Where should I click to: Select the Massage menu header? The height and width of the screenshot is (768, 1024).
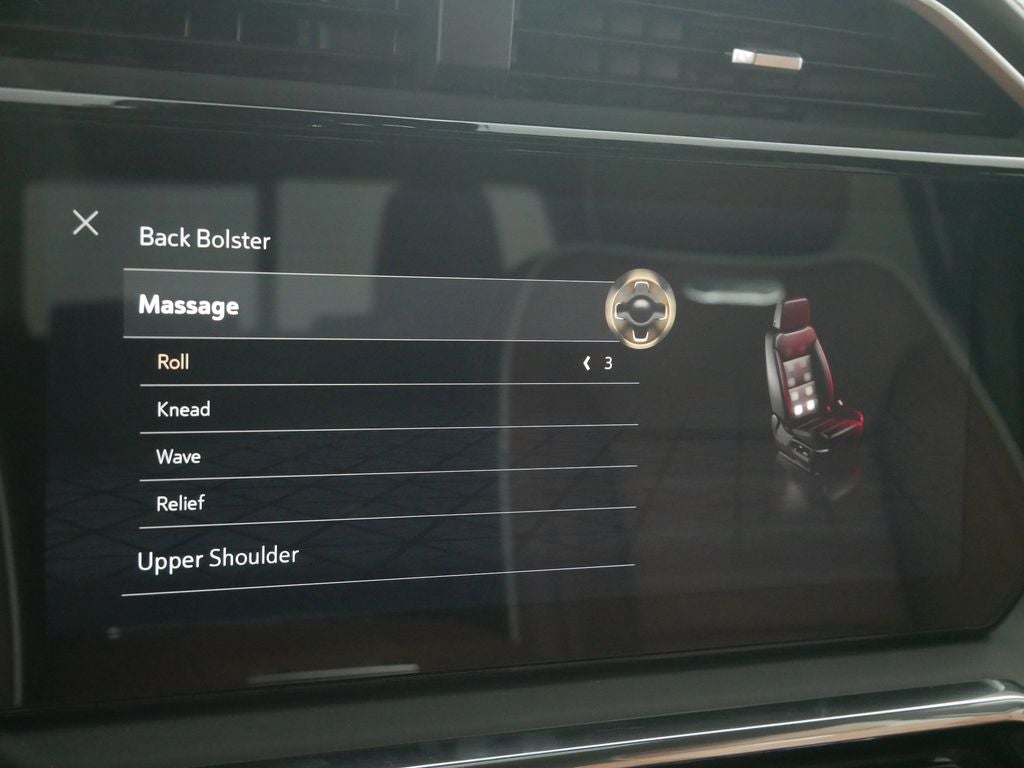point(189,305)
